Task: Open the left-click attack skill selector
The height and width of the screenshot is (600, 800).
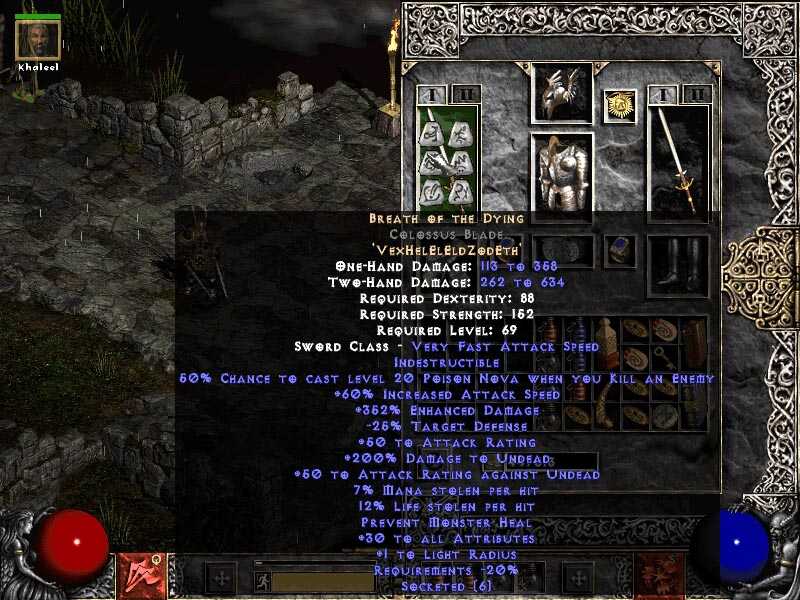Action: coord(138,577)
